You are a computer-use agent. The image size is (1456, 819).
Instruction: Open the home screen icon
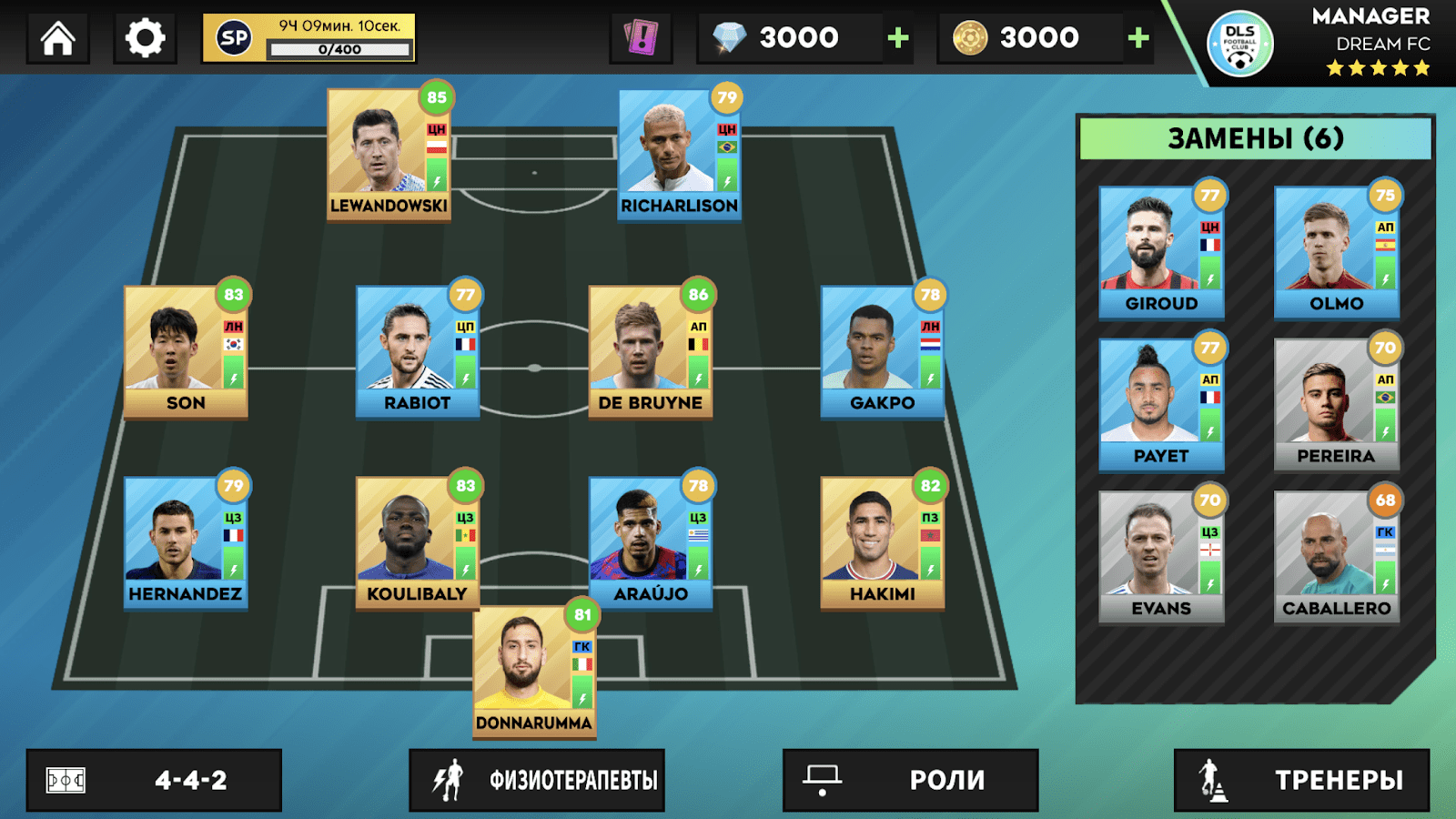tap(56, 38)
